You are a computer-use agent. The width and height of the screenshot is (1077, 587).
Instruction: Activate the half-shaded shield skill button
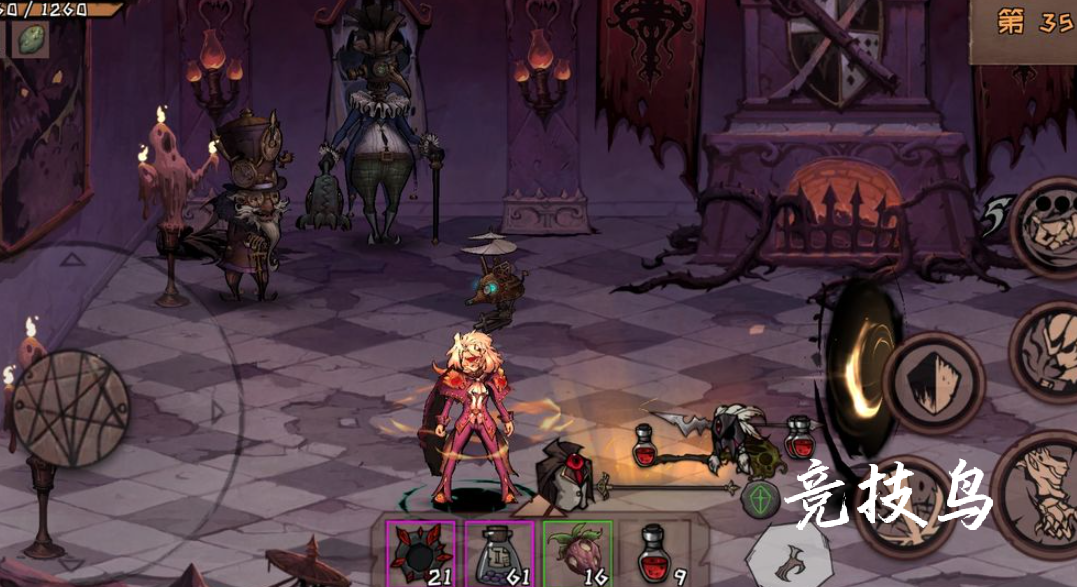[933, 383]
